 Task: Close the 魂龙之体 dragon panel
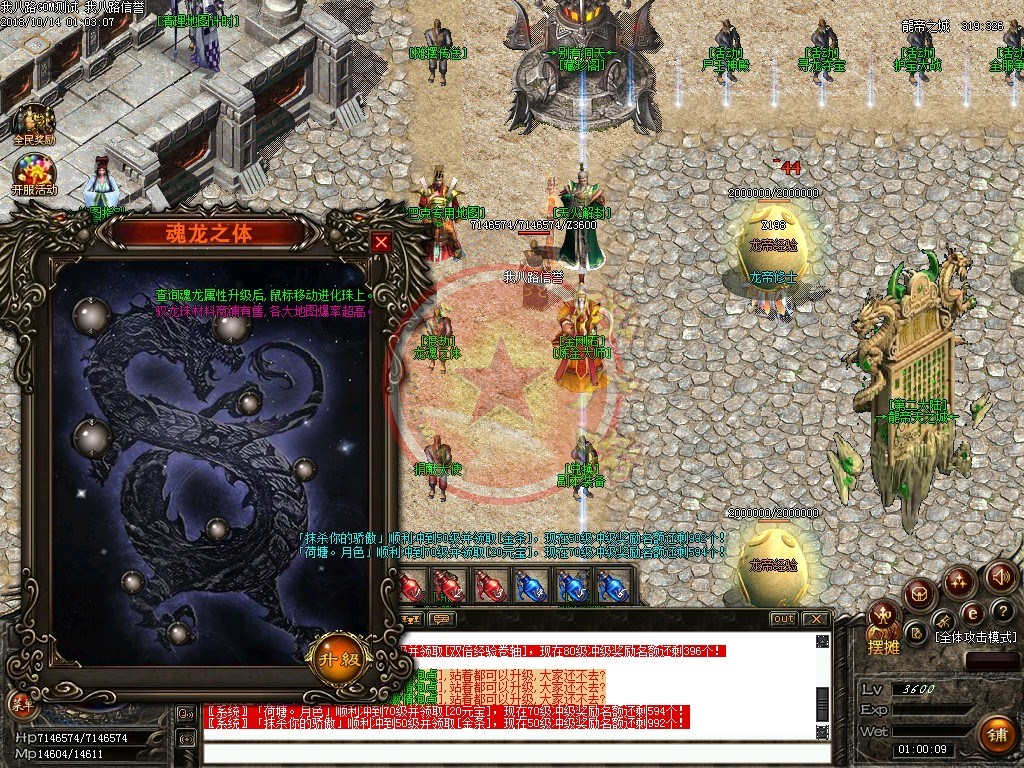(381, 242)
